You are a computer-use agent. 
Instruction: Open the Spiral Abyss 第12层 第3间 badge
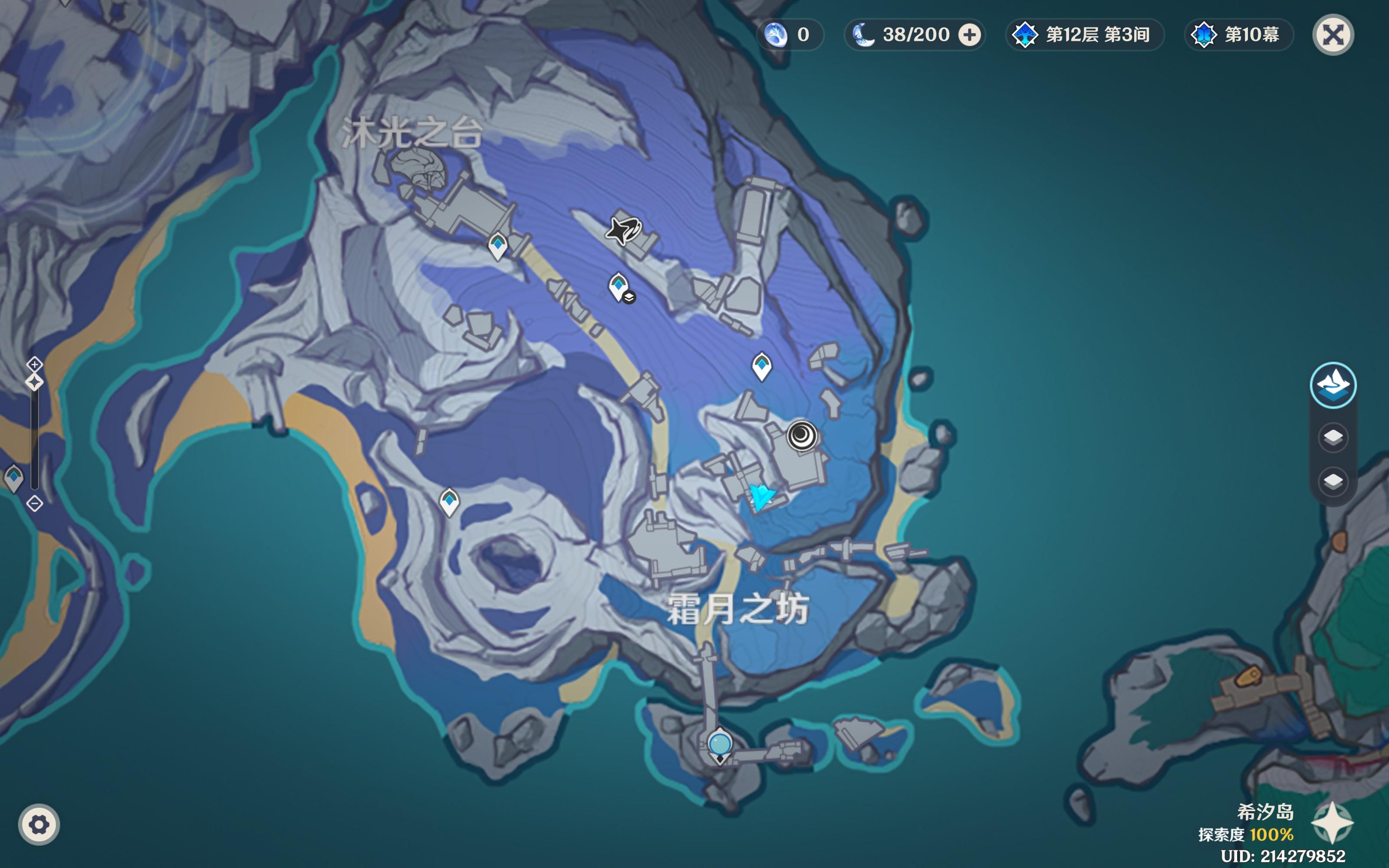tap(1084, 35)
